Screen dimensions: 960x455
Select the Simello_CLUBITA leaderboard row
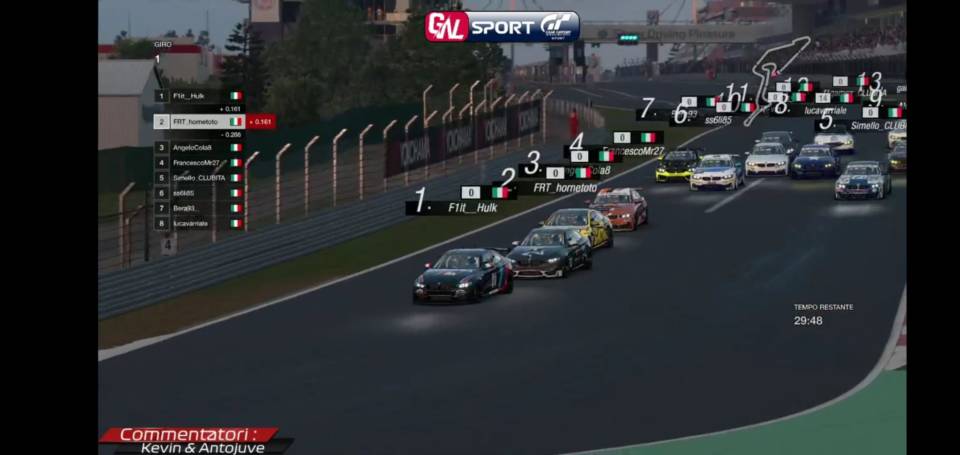[198, 177]
